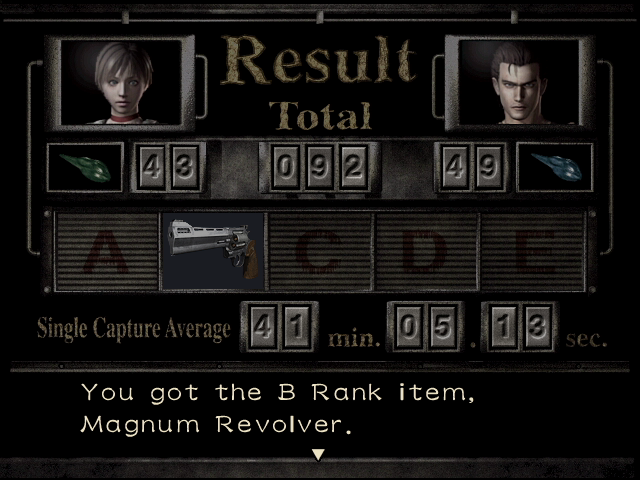The height and width of the screenshot is (480, 640).
Task: Advance the dialogue with the down arrow
Action: click(x=319, y=455)
